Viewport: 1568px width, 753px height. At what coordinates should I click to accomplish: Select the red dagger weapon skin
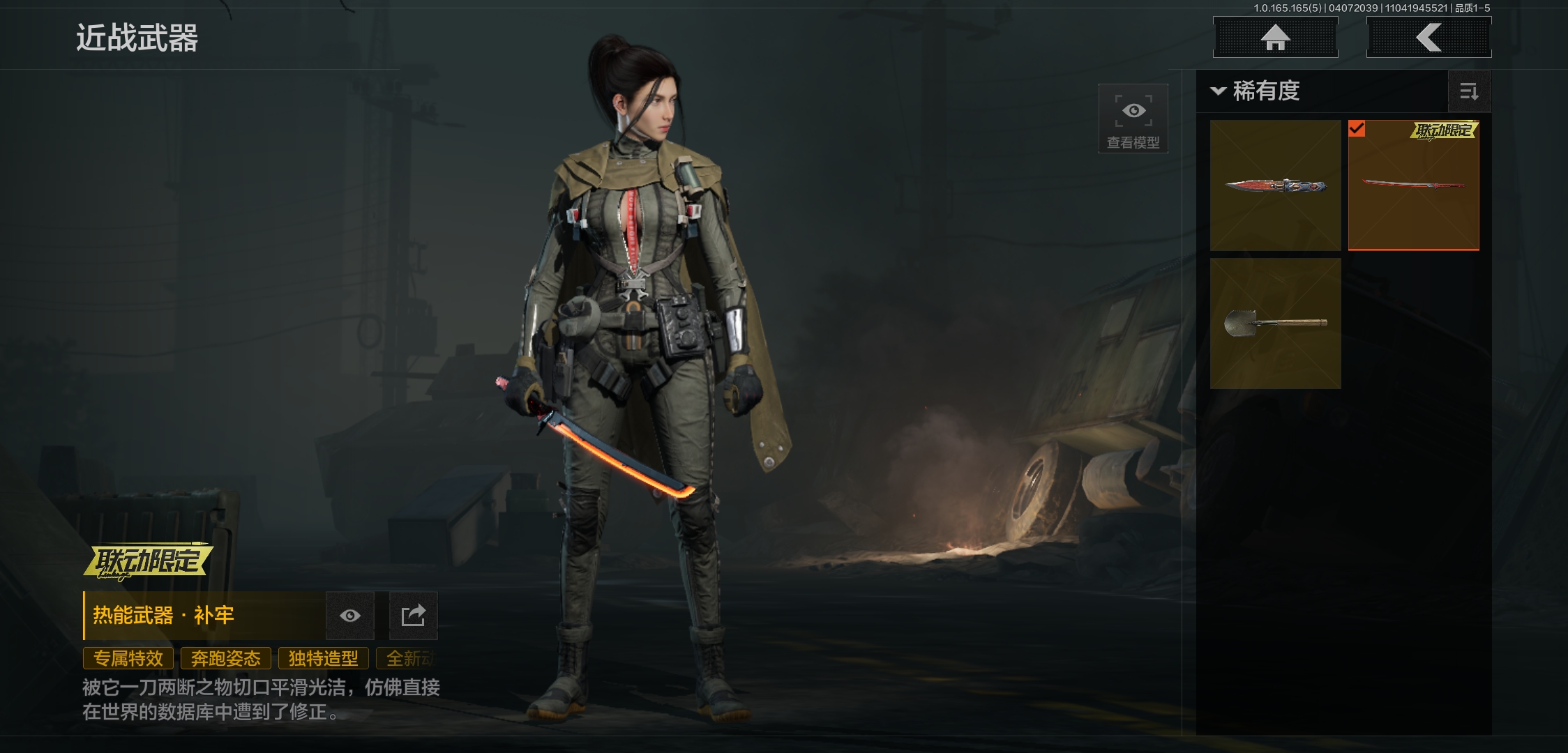point(1275,185)
